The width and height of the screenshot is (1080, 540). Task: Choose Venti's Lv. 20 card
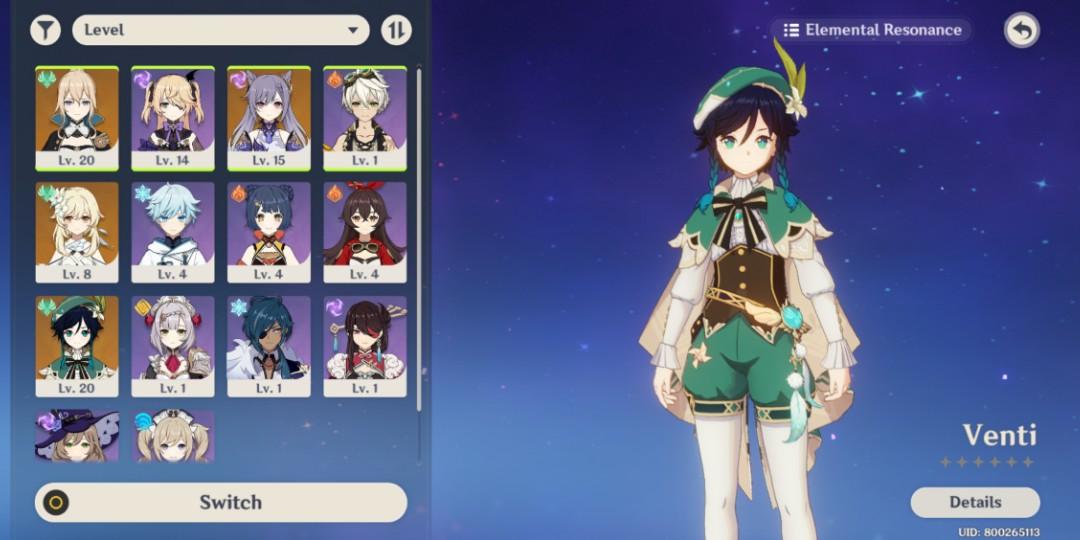click(x=77, y=346)
